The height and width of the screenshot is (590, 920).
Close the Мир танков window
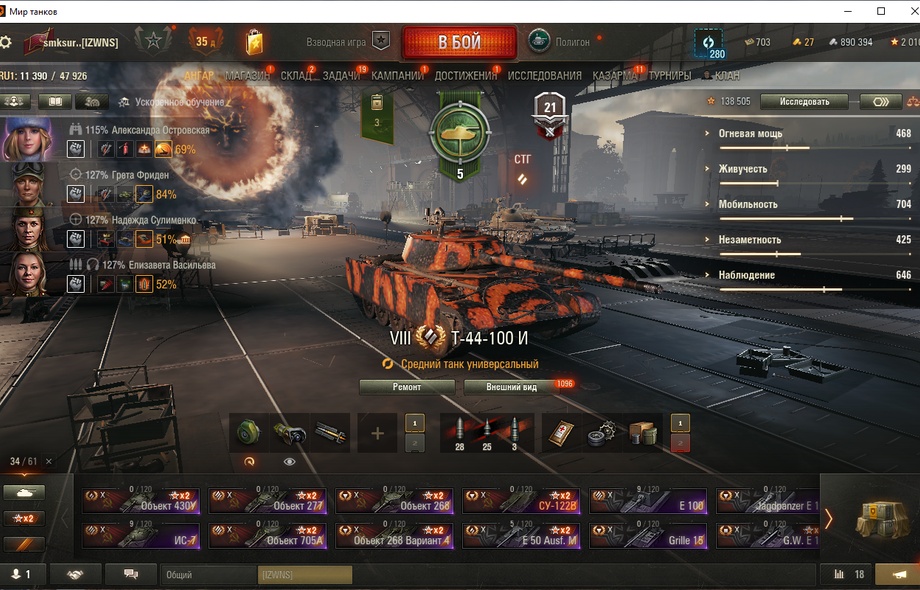coord(905,11)
